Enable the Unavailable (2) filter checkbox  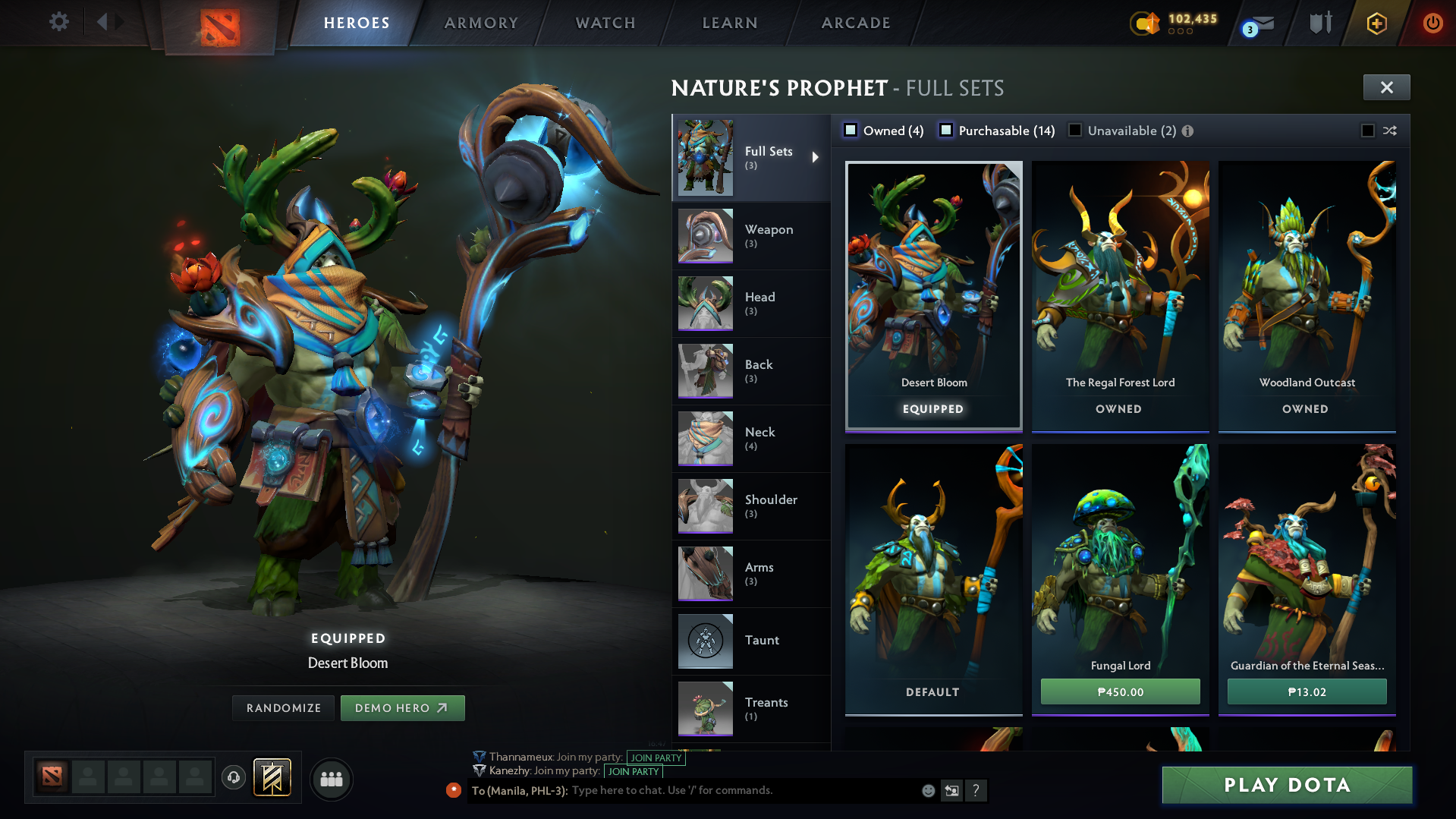(1075, 130)
